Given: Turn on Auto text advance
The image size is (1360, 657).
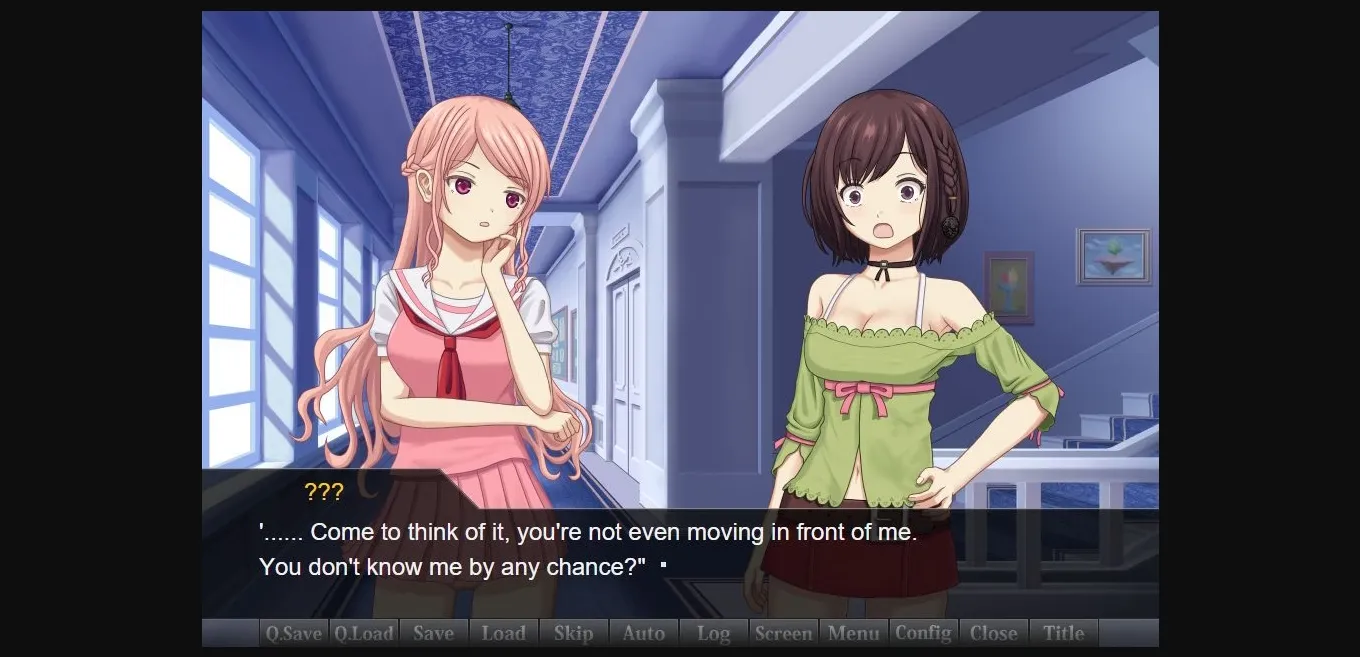Looking at the screenshot, I should [643, 633].
